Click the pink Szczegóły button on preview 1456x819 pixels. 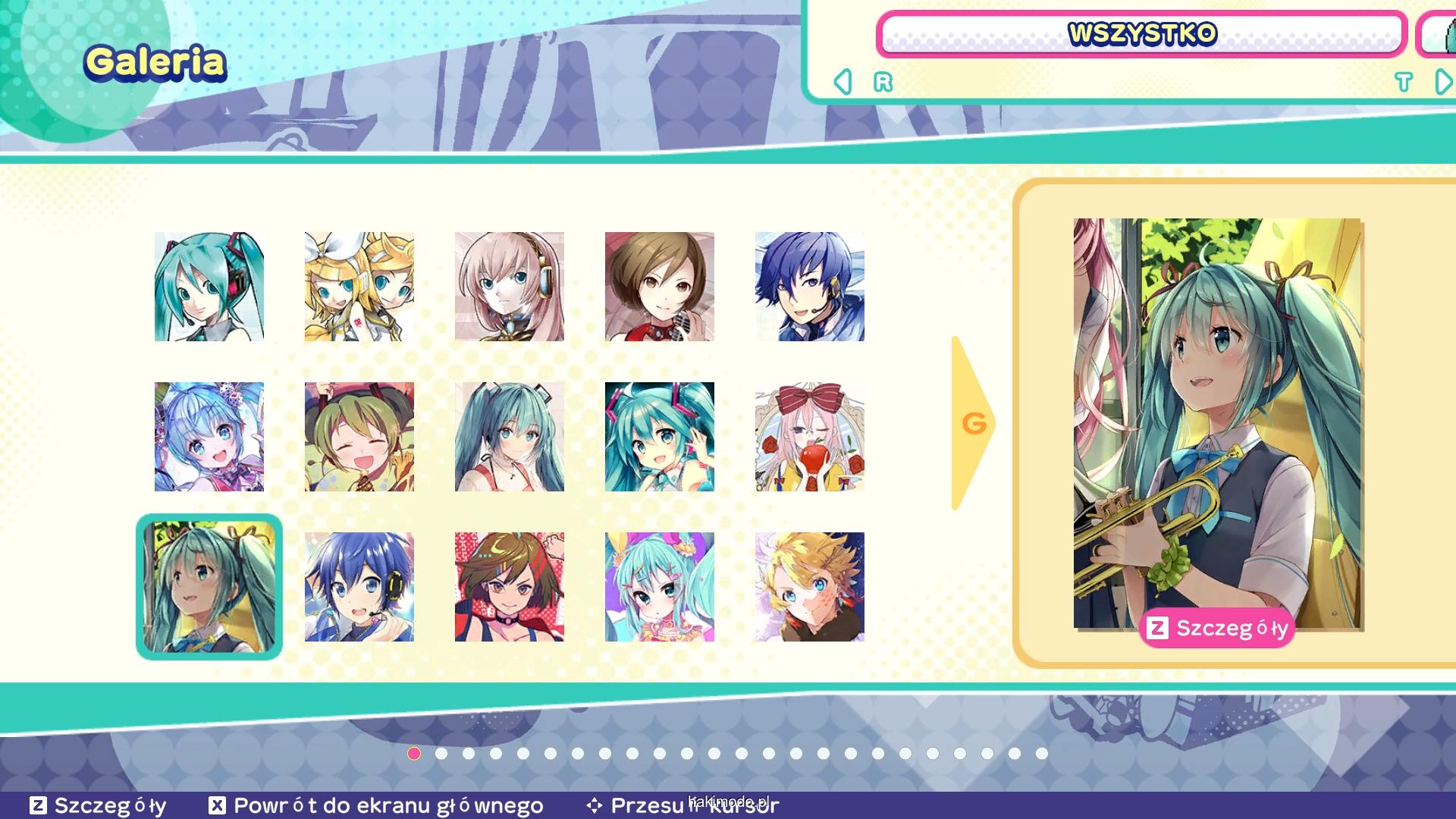1216,628
